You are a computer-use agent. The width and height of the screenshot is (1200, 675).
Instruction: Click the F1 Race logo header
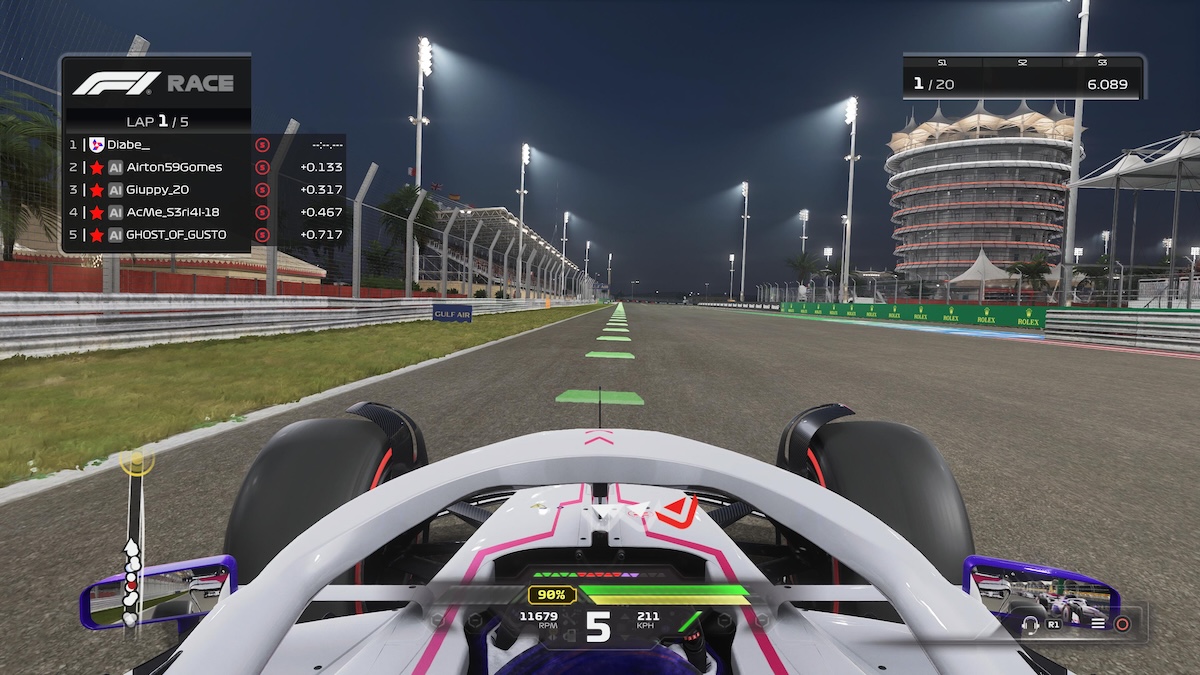pyautogui.click(x=153, y=83)
